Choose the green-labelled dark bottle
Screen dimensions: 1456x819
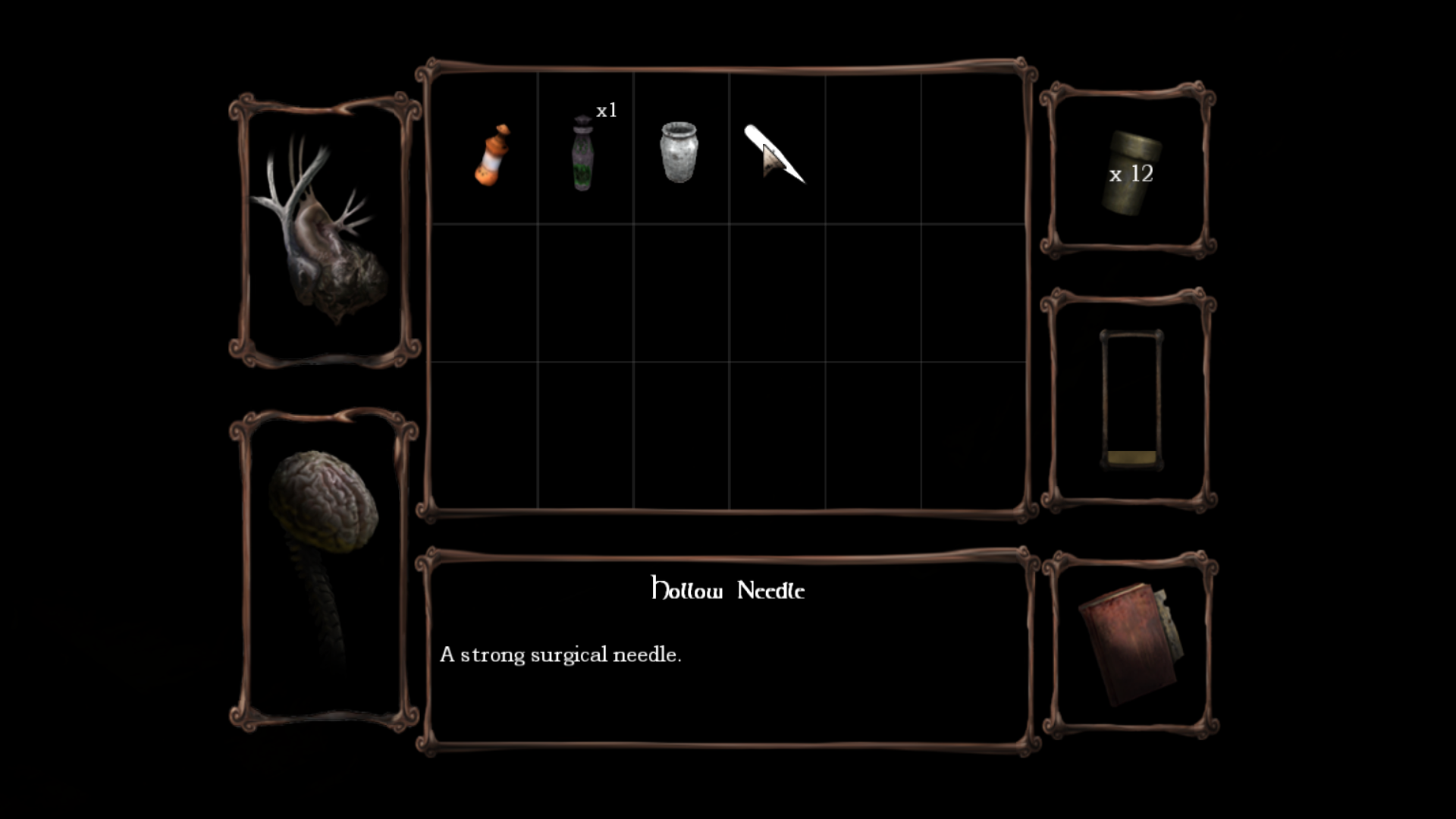582,154
